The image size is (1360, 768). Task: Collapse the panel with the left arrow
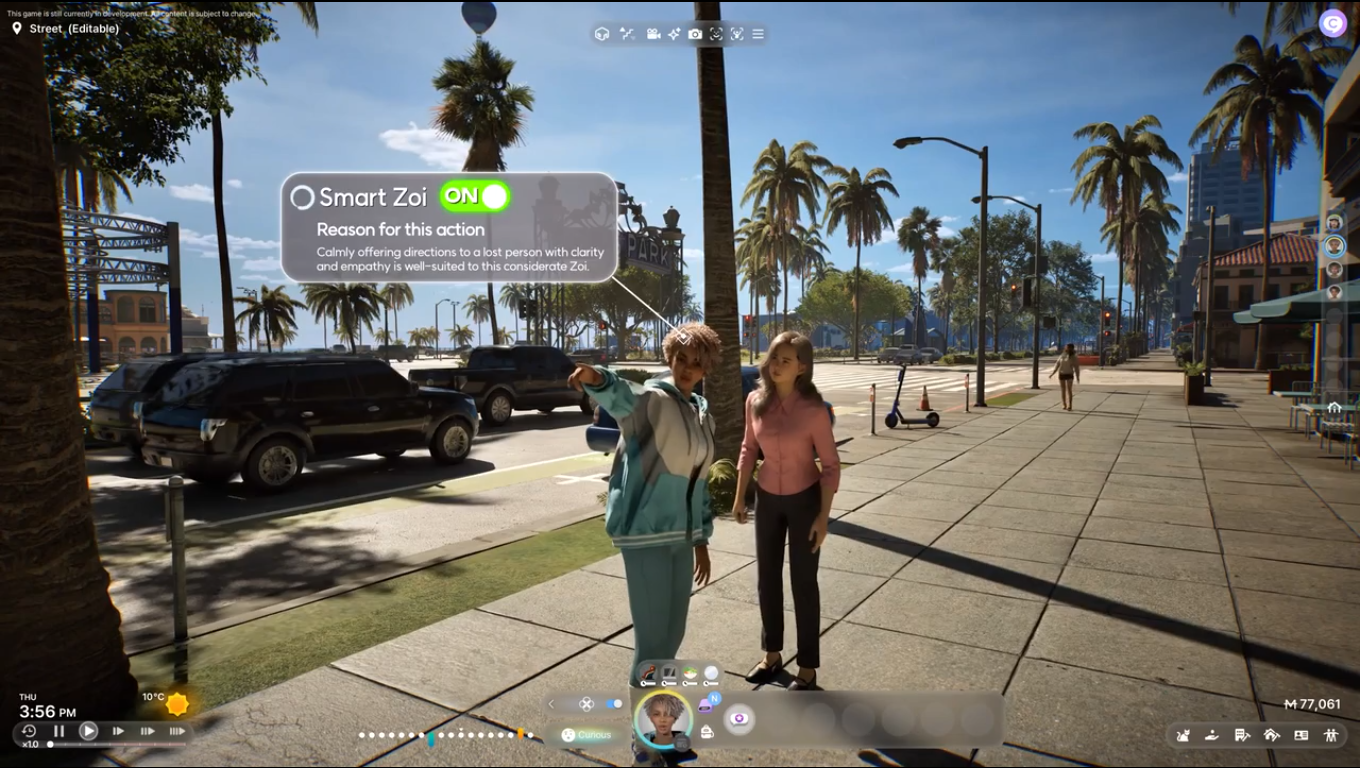550,704
